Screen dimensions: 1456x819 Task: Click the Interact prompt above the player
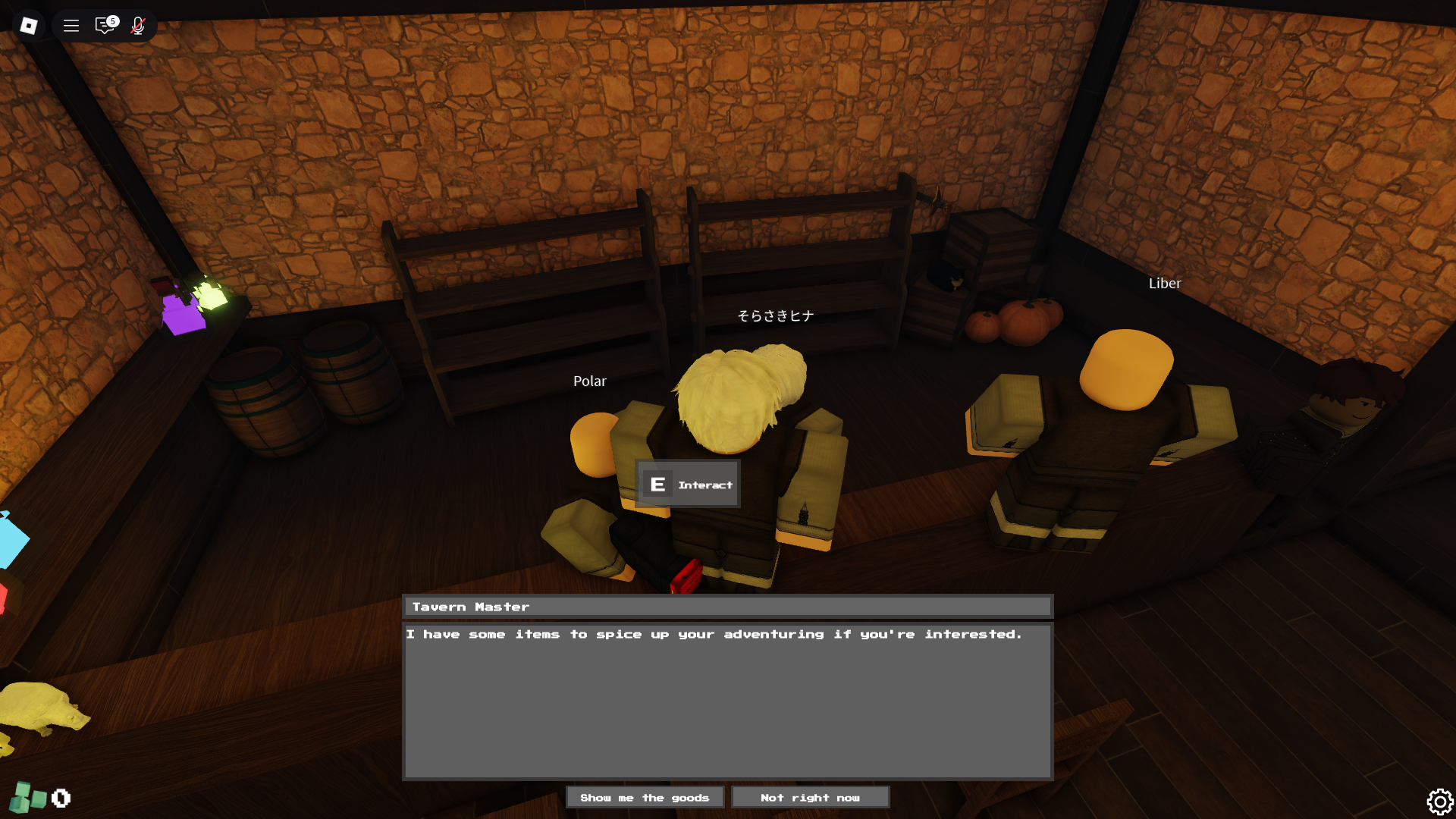coord(689,484)
